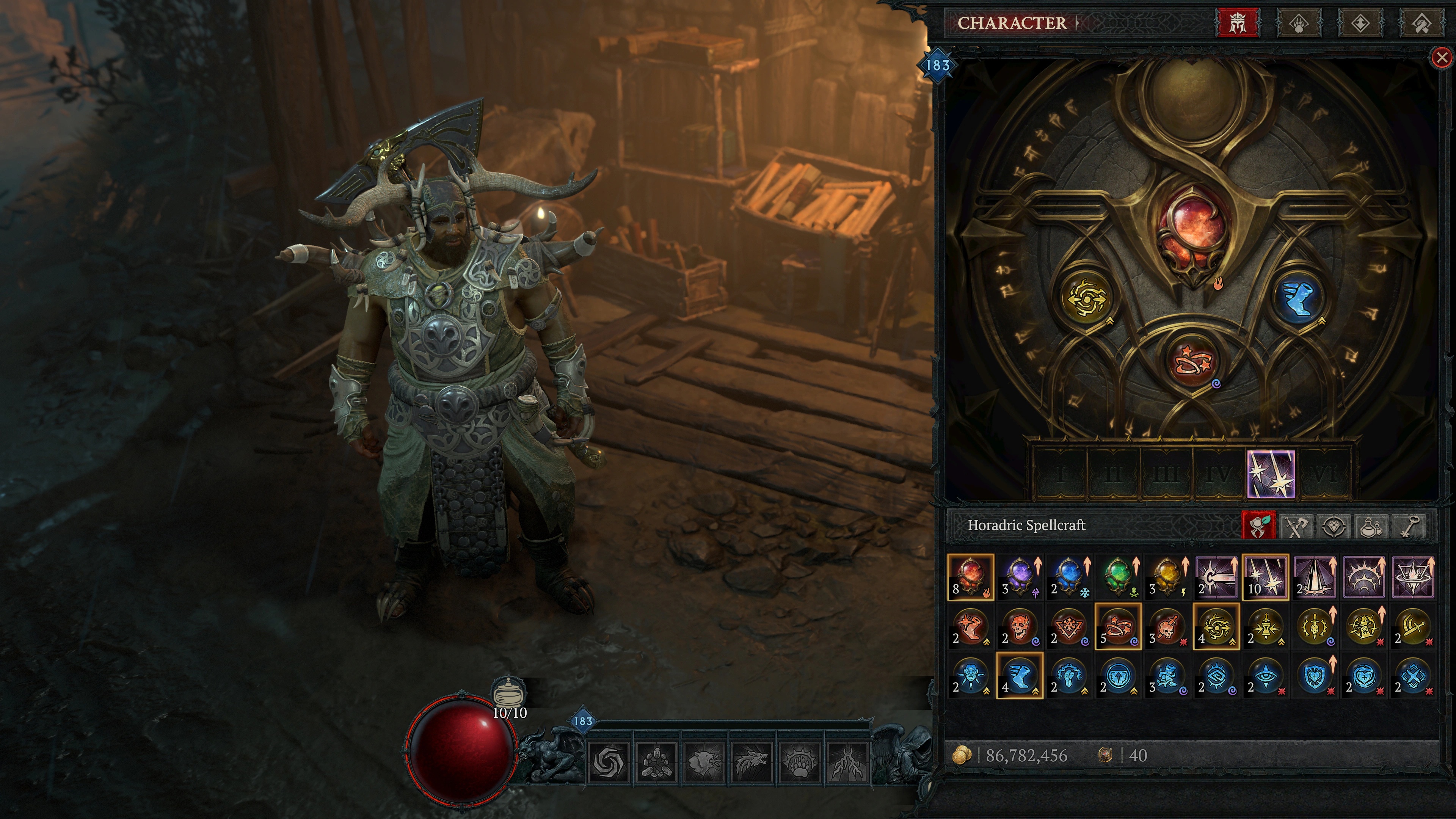Select the red skull infusion in inventory
1456x819 pixels.
click(1020, 626)
